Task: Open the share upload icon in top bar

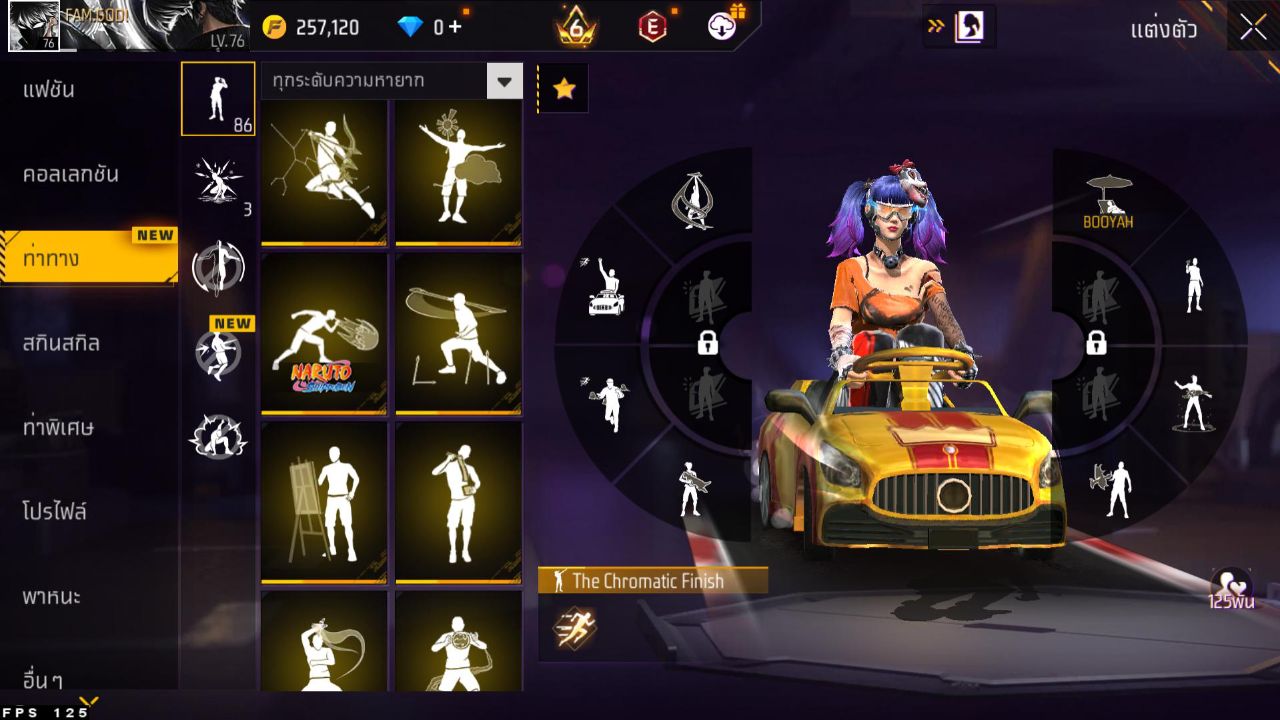Action: coord(724,27)
